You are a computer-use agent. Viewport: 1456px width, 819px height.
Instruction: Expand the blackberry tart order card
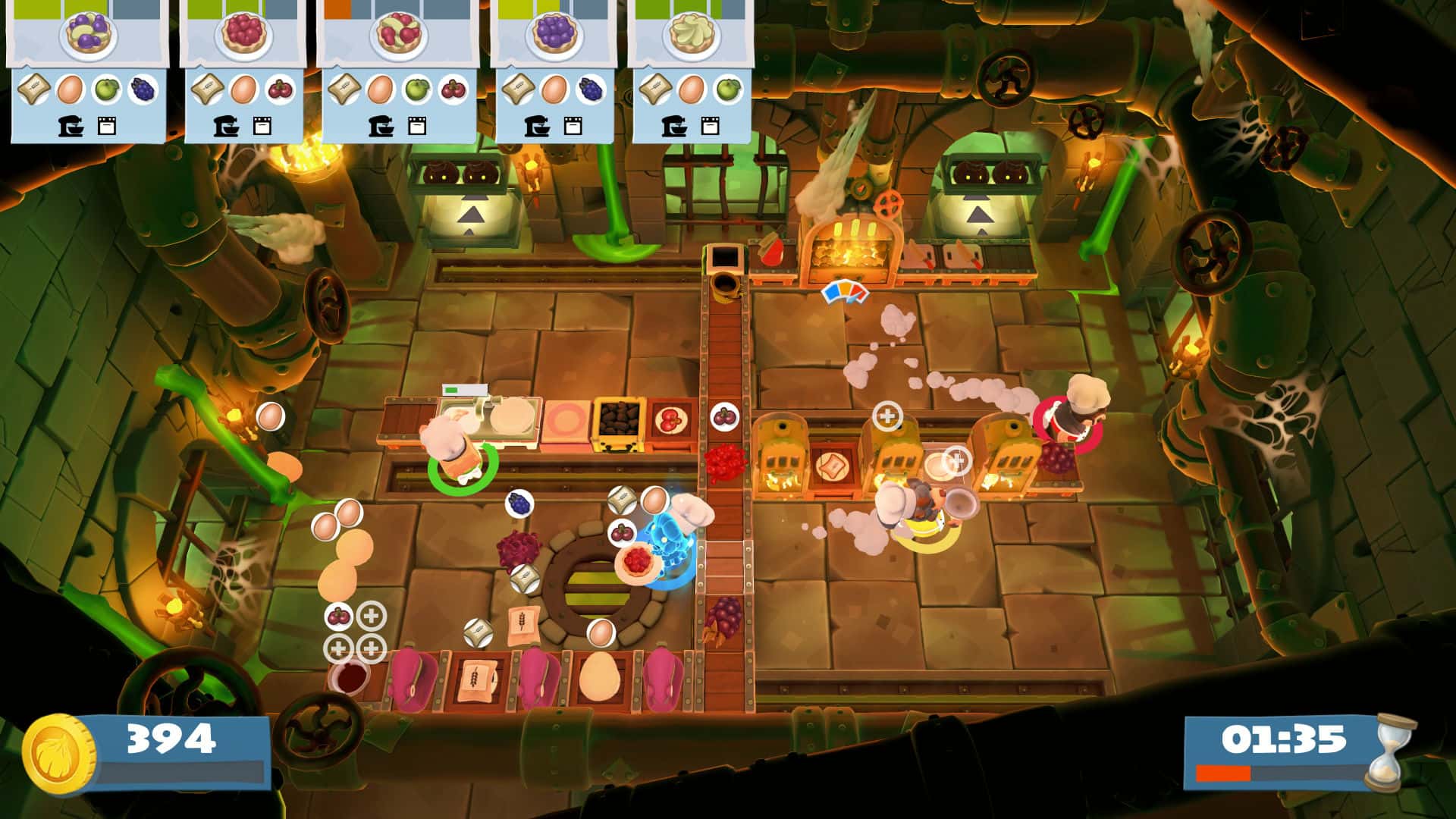(554, 34)
